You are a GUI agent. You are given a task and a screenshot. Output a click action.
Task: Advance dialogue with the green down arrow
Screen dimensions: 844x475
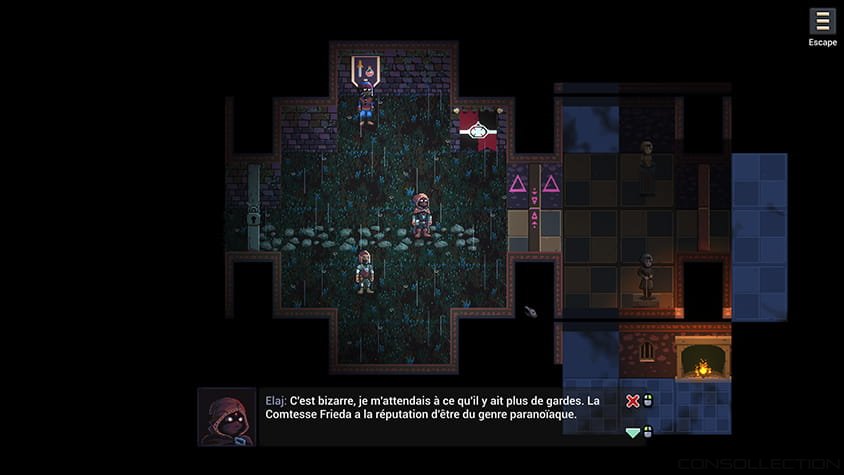pos(632,432)
